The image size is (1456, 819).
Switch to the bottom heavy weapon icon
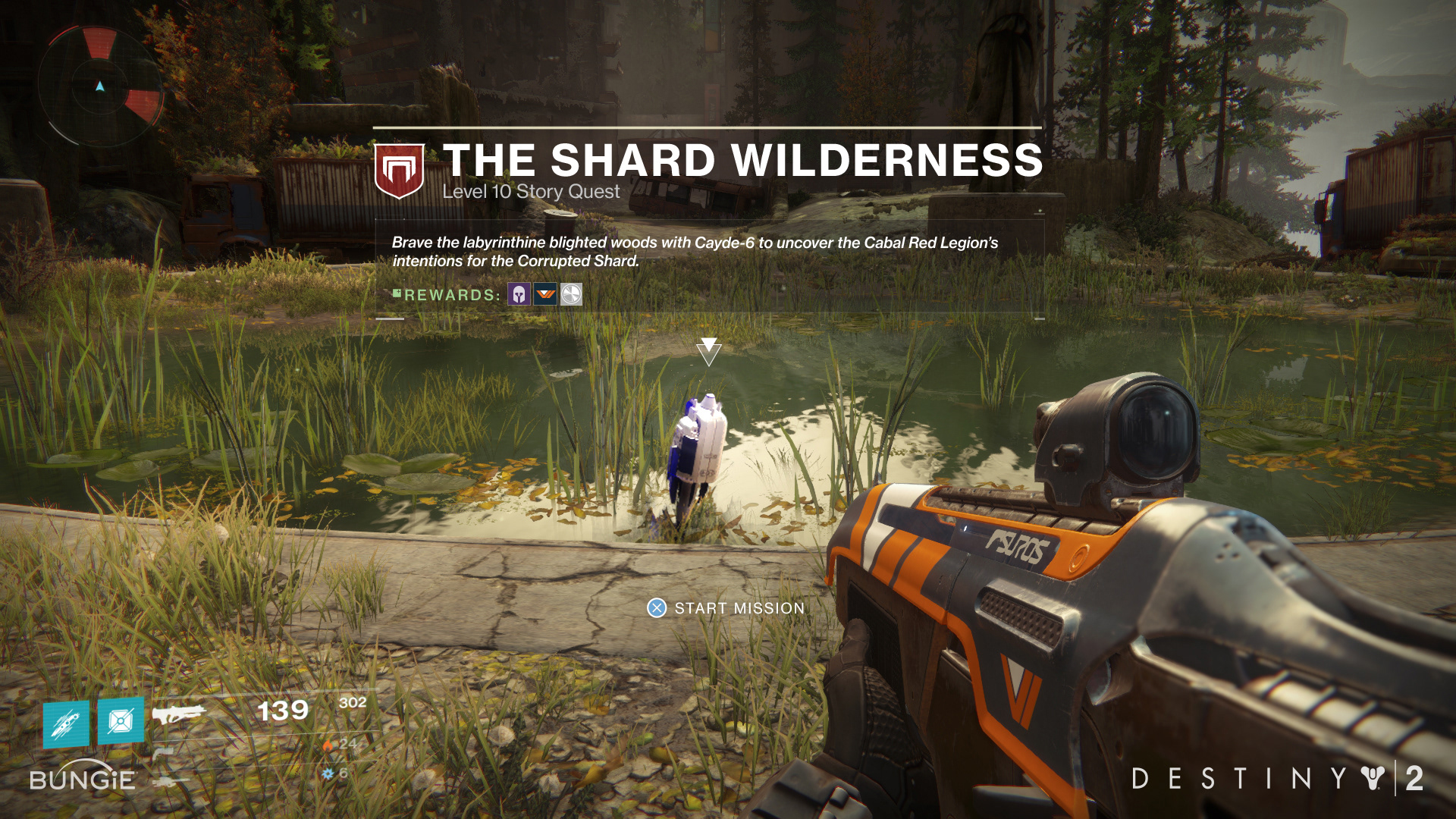170,781
